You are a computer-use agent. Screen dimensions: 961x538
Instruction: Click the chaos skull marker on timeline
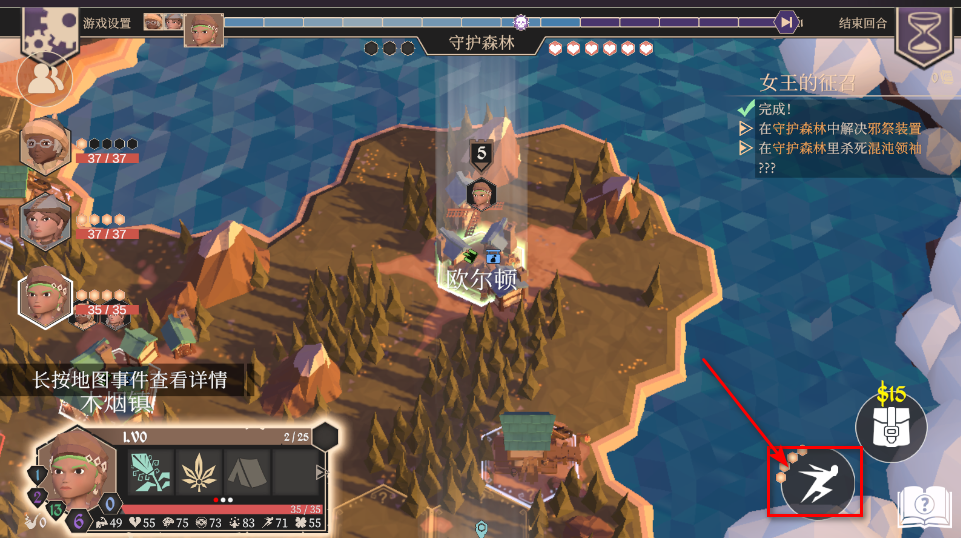point(521,21)
